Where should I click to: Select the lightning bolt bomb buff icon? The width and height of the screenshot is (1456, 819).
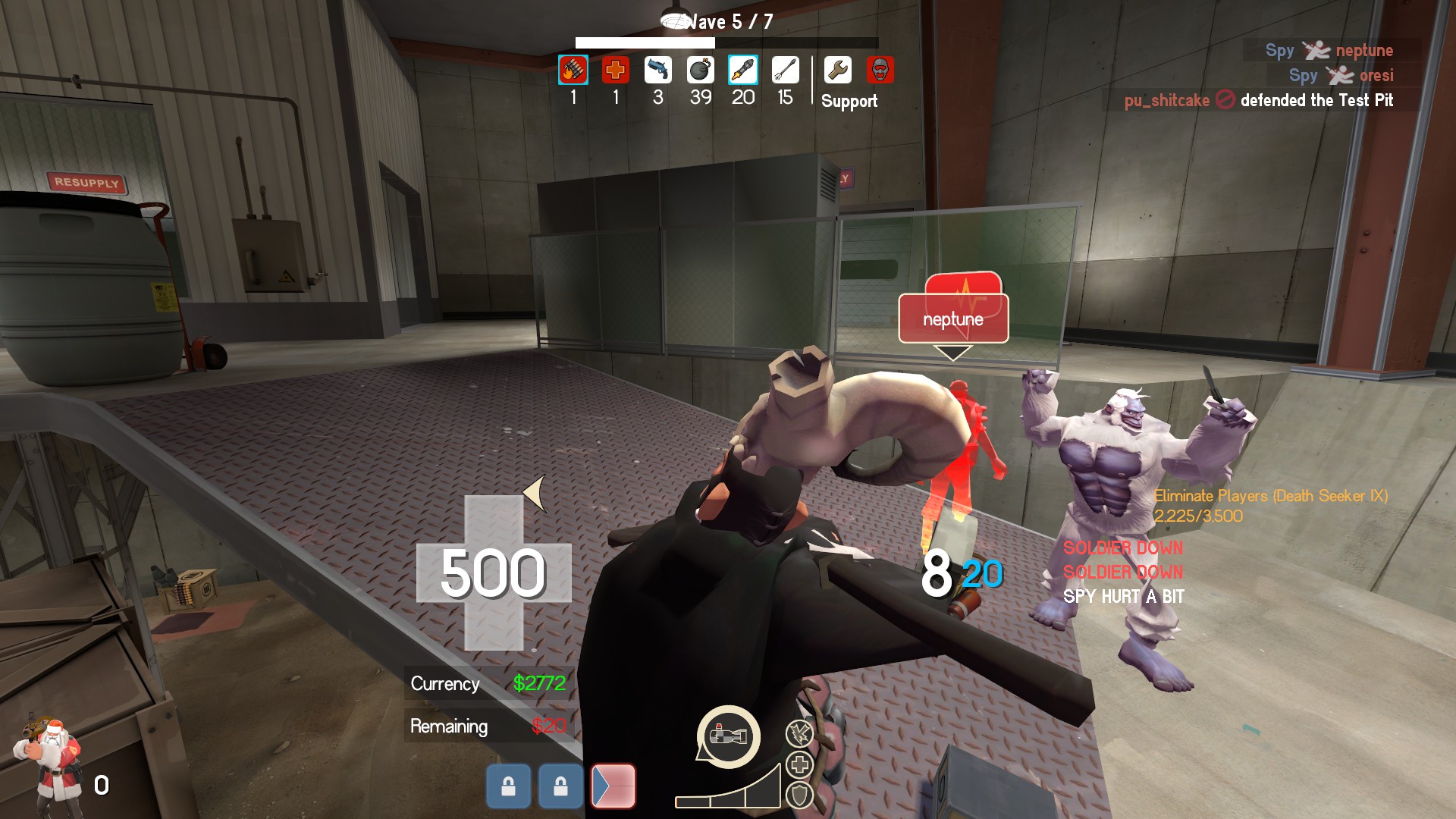(x=799, y=733)
